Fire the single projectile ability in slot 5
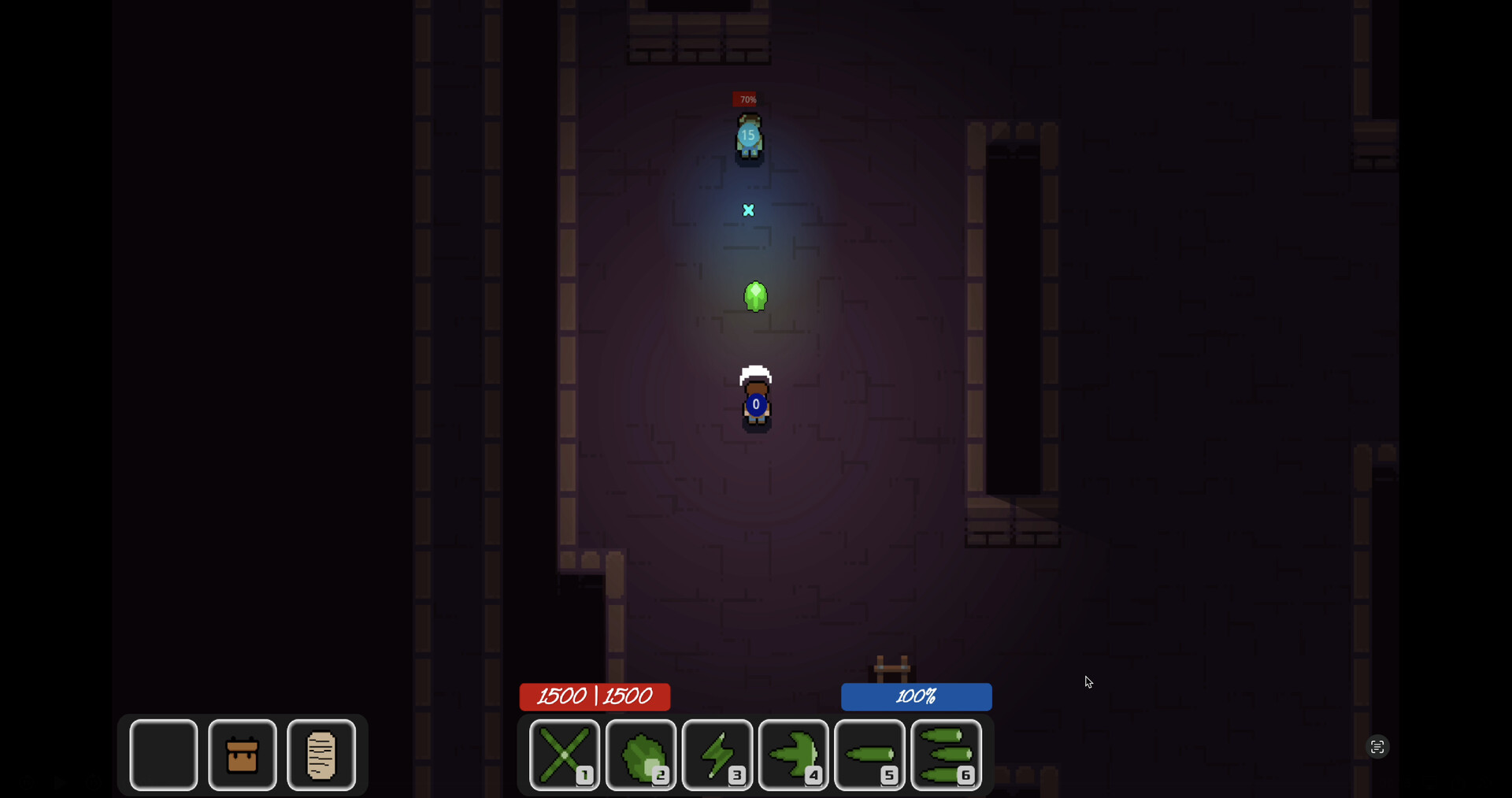Image resolution: width=1512 pixels, height=798 pixels. pos(869,755)
